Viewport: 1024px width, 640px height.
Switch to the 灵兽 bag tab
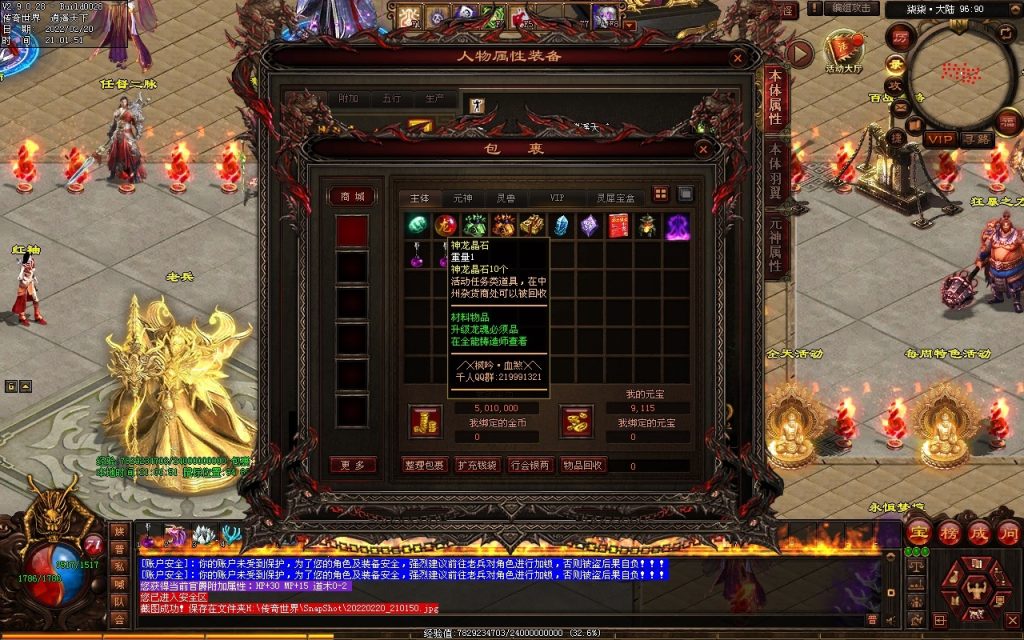click(x=506, y=198)
